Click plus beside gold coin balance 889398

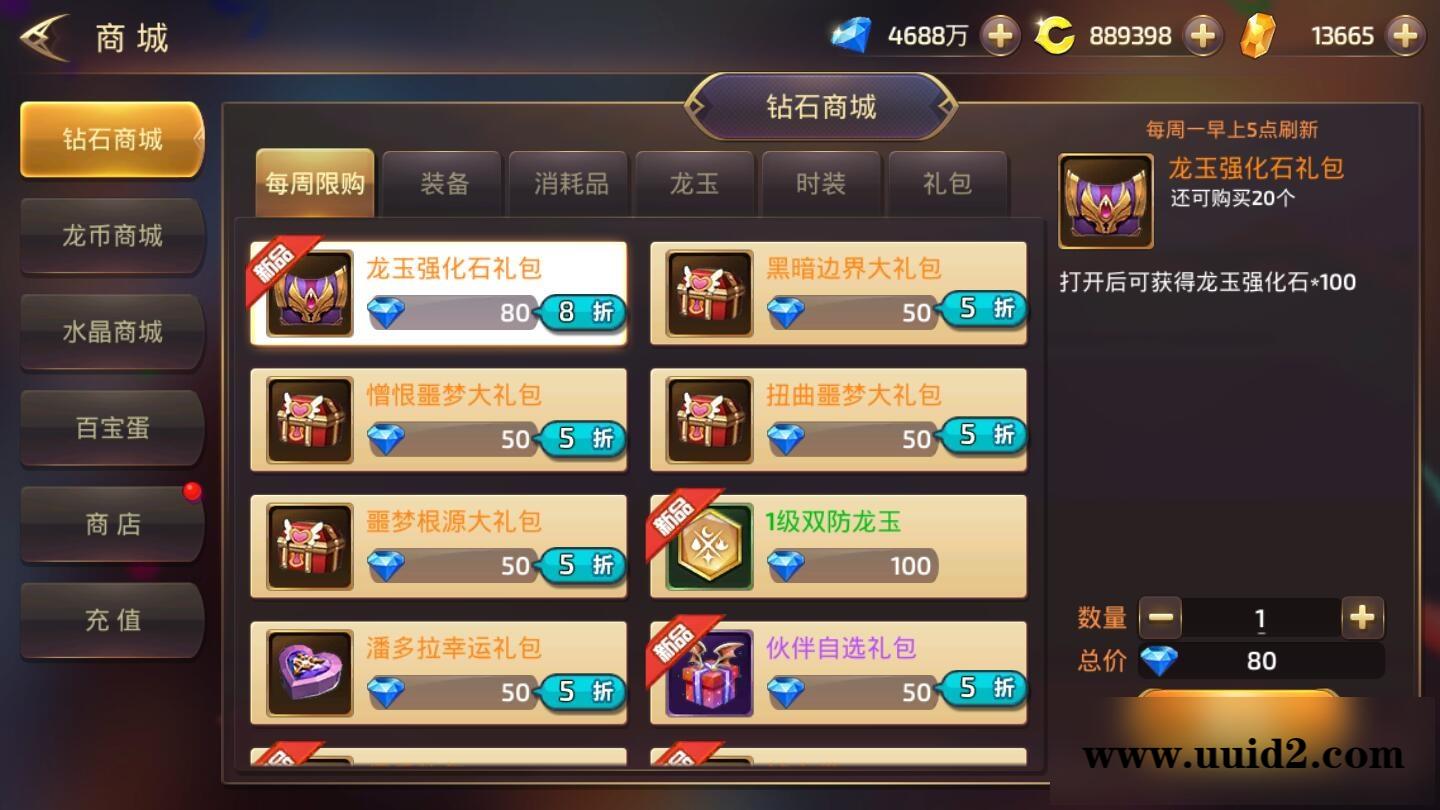(x=1203, y=35)
